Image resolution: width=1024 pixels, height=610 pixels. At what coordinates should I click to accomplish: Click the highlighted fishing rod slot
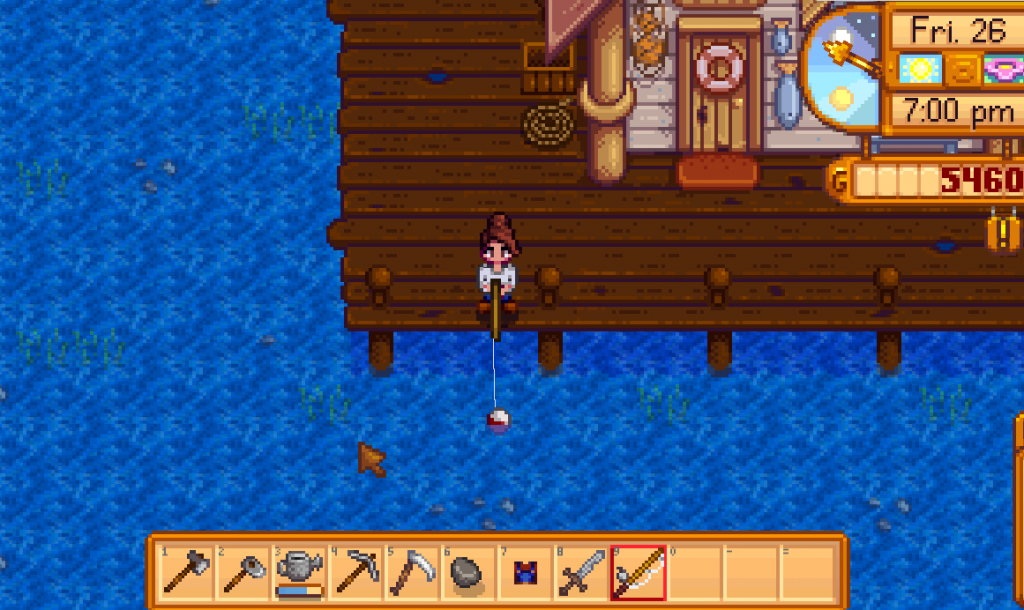637,573
